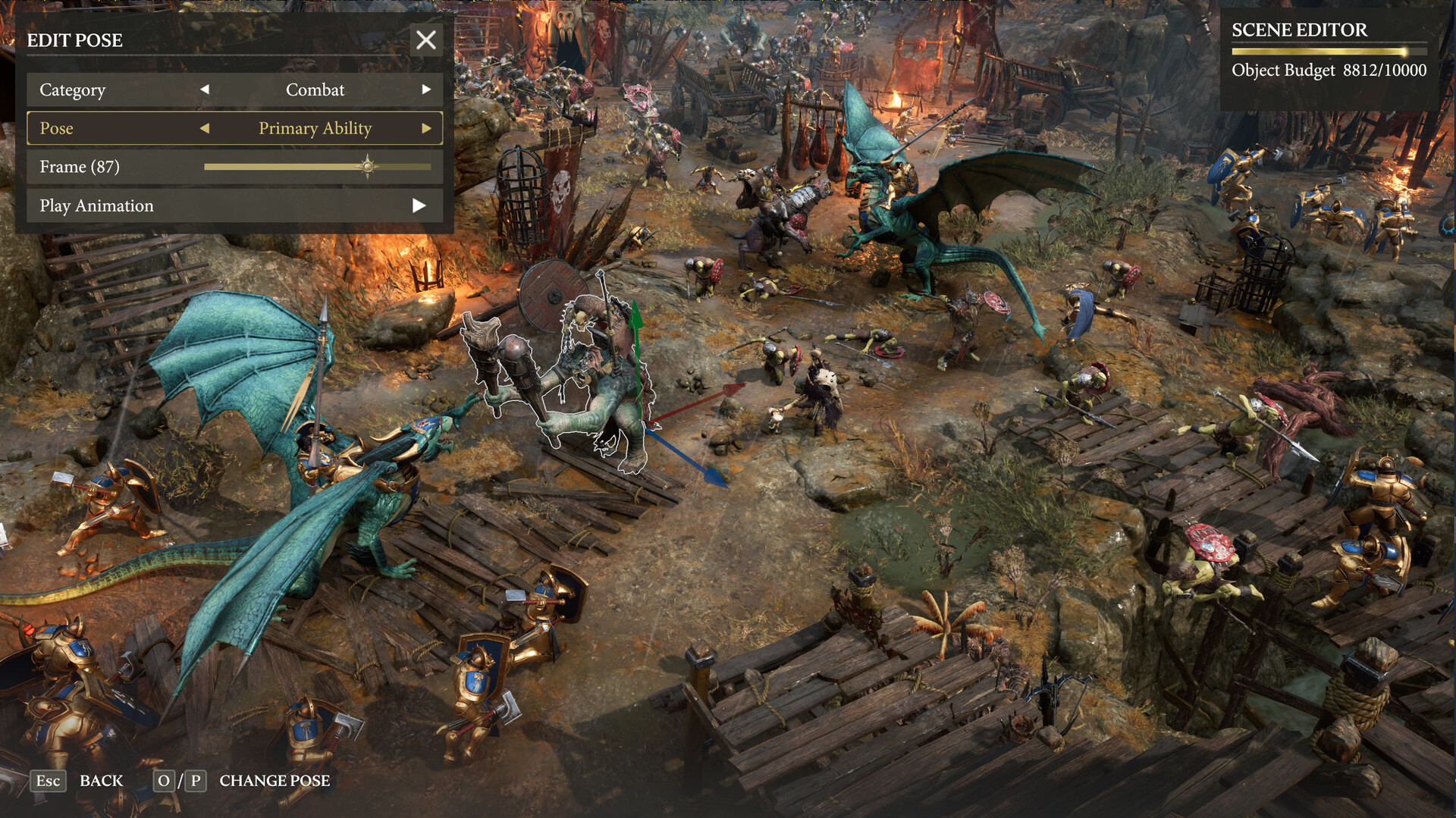1456x818 pixels.
Task: Advance Category using the right arrow
Action: 427,89
